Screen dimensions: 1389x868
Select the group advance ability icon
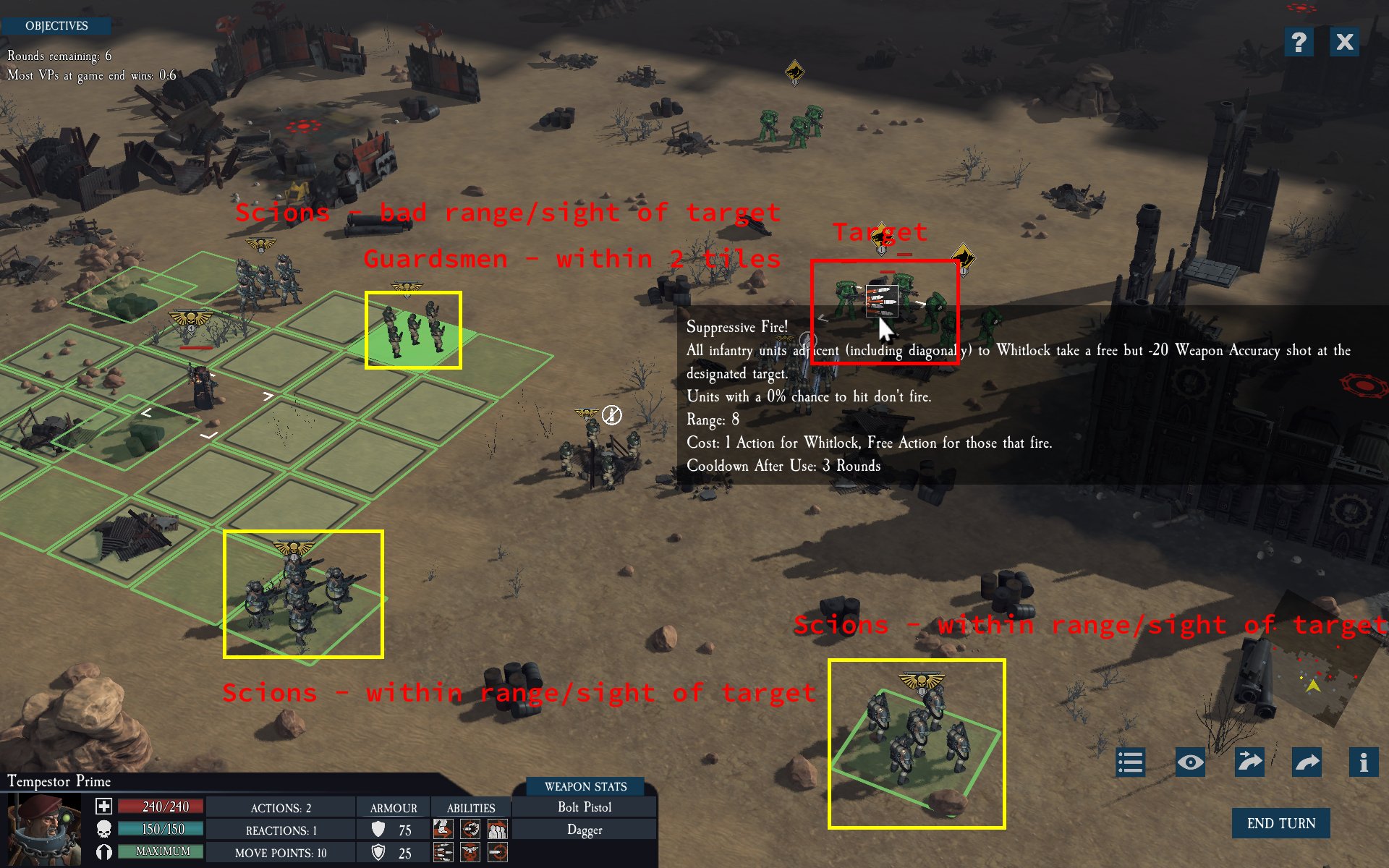pyautogui.click(x=497, y=828)
